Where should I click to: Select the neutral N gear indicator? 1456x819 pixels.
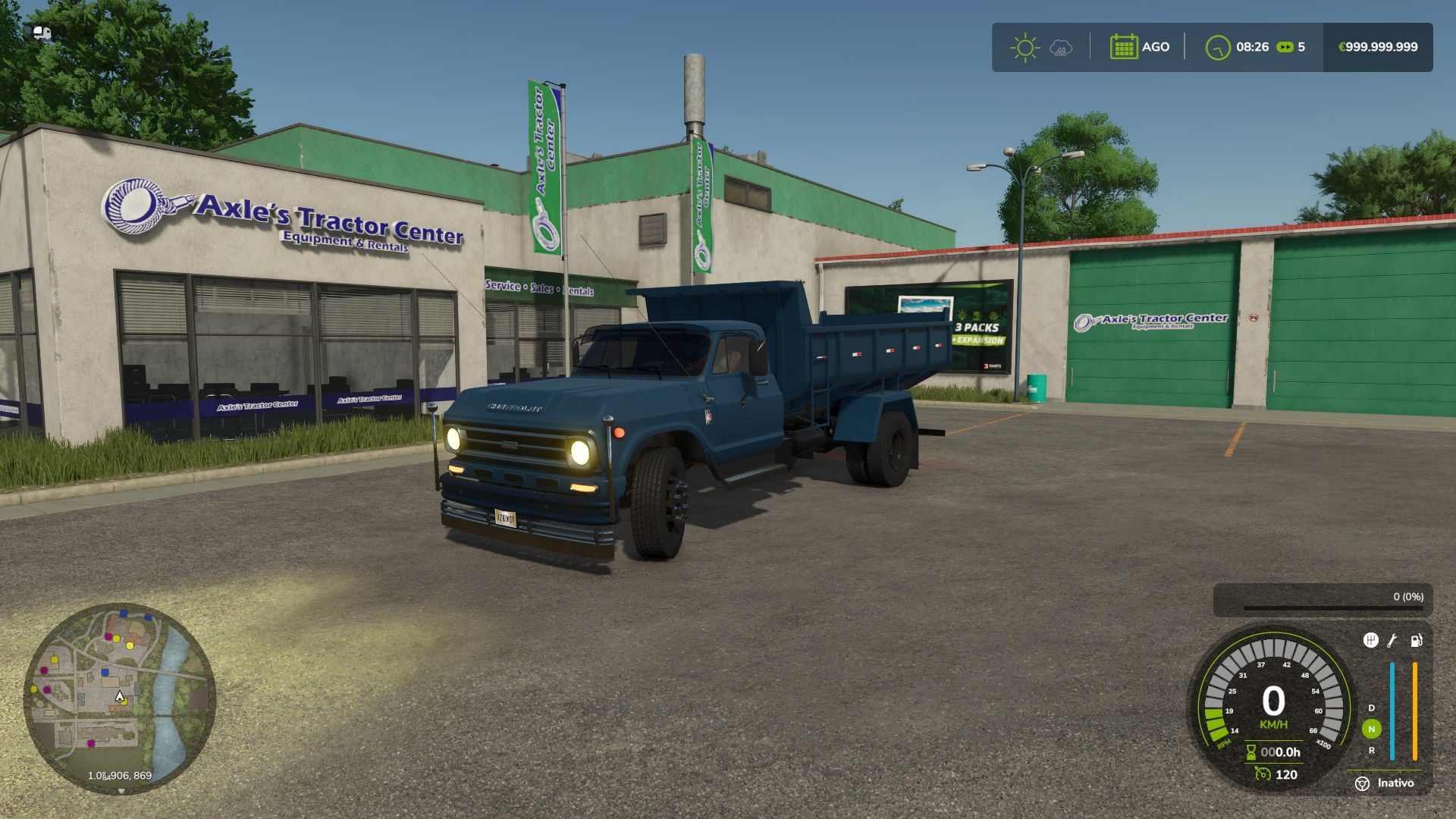coord(1371,729)
